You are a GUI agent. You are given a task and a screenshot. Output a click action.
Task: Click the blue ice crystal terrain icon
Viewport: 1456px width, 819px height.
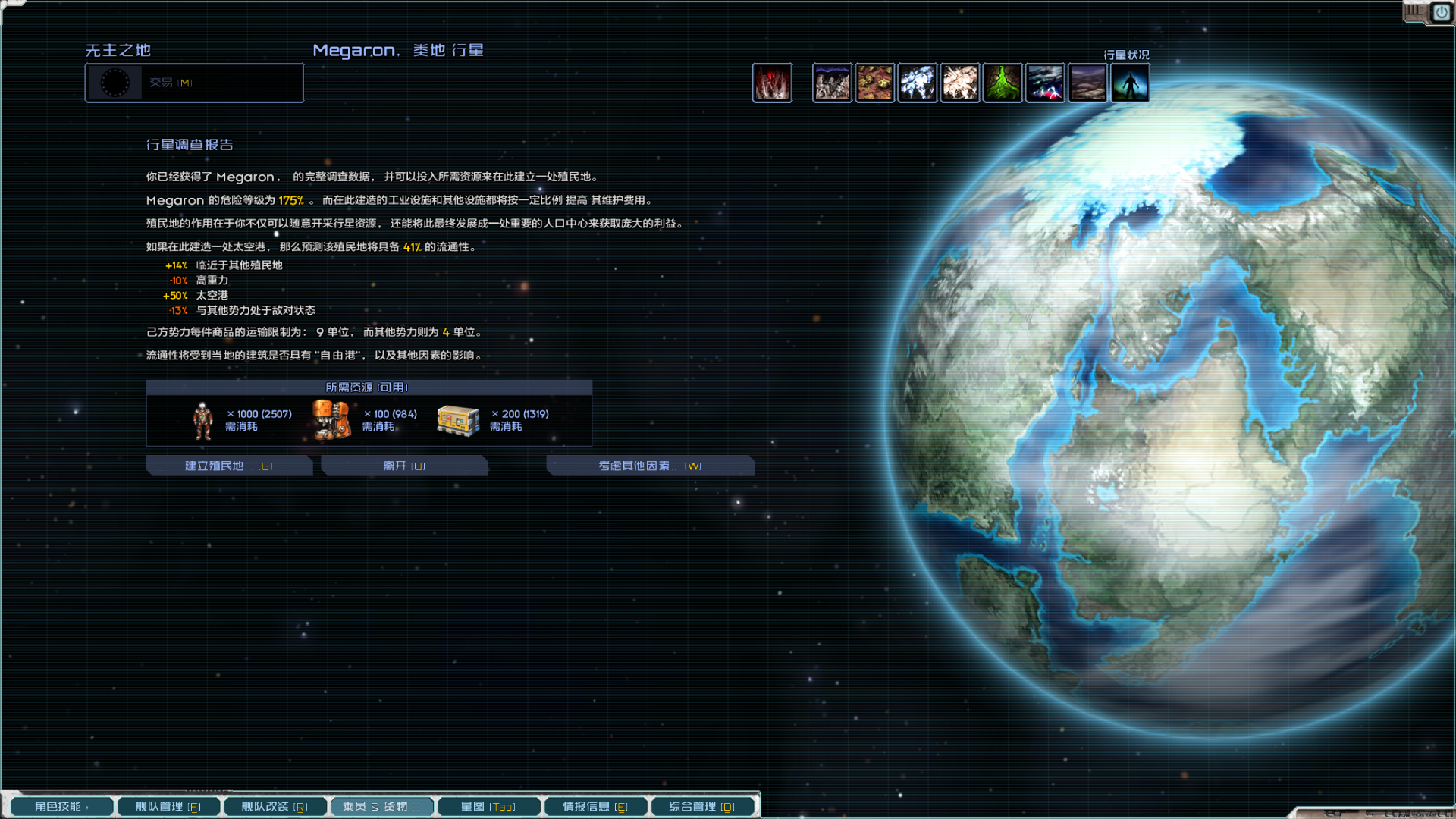point(917,83)
